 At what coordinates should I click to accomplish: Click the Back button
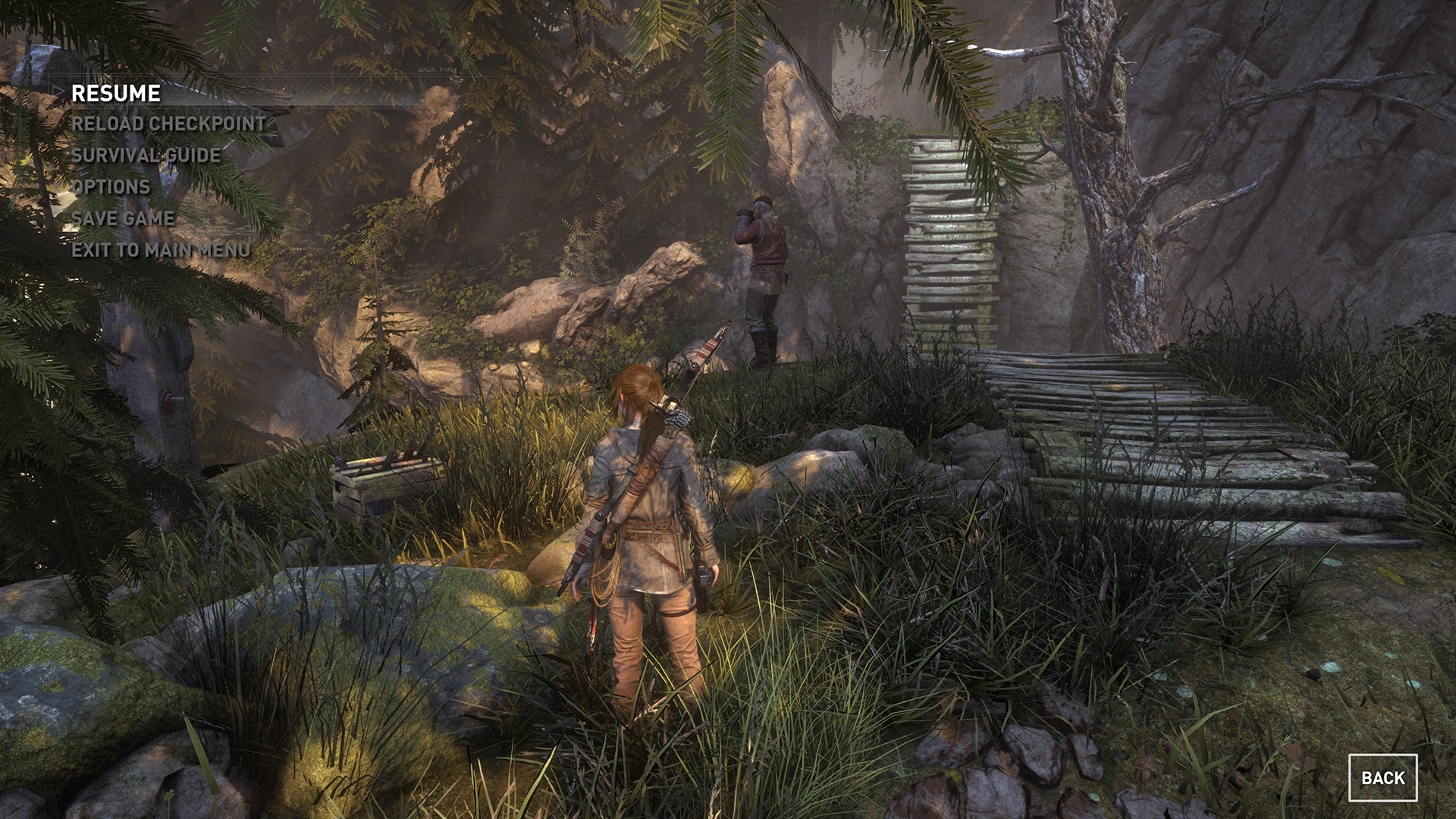click(x=1382, y=777)
